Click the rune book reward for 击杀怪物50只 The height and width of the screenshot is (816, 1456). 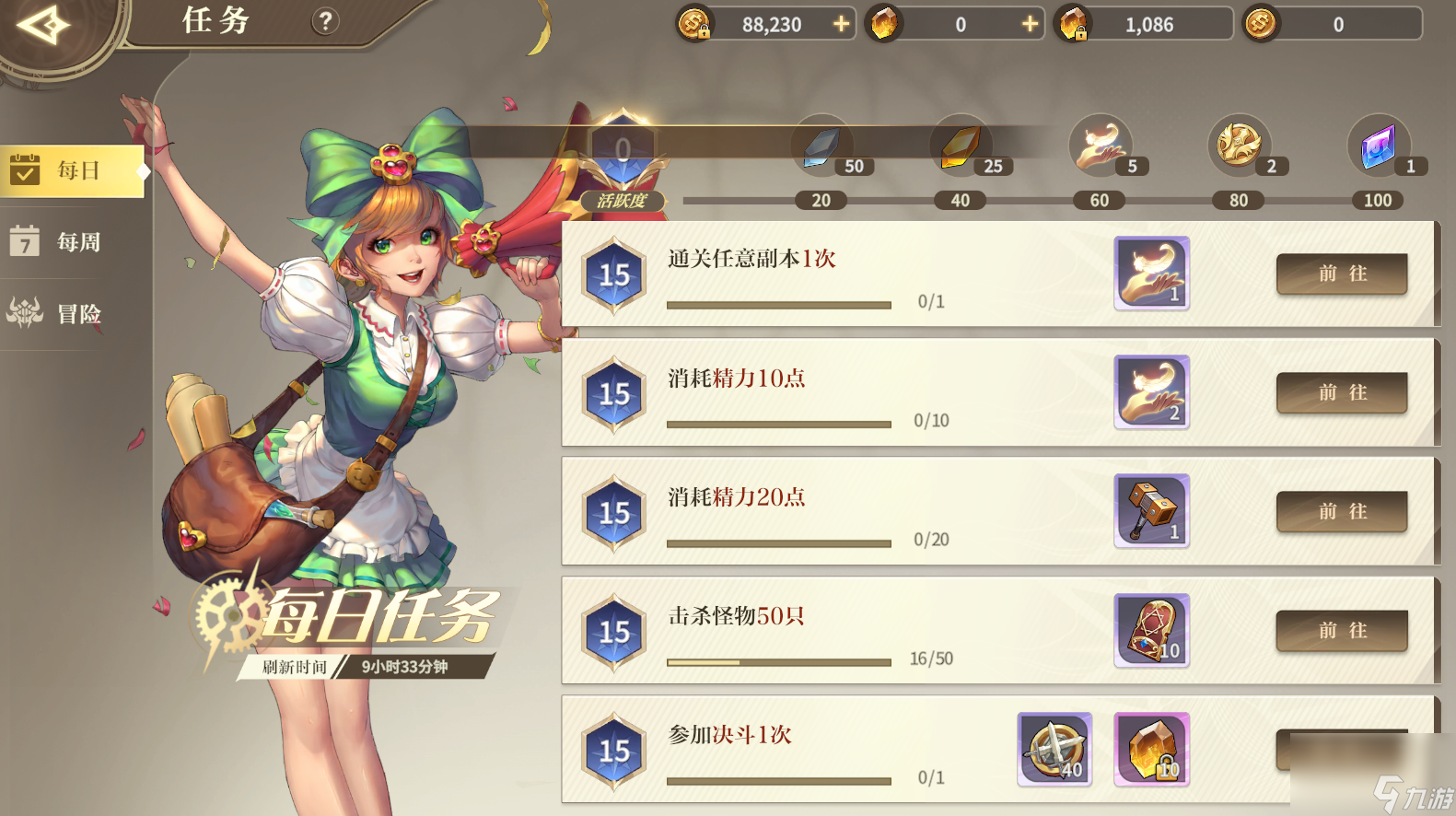[1151, 630]
